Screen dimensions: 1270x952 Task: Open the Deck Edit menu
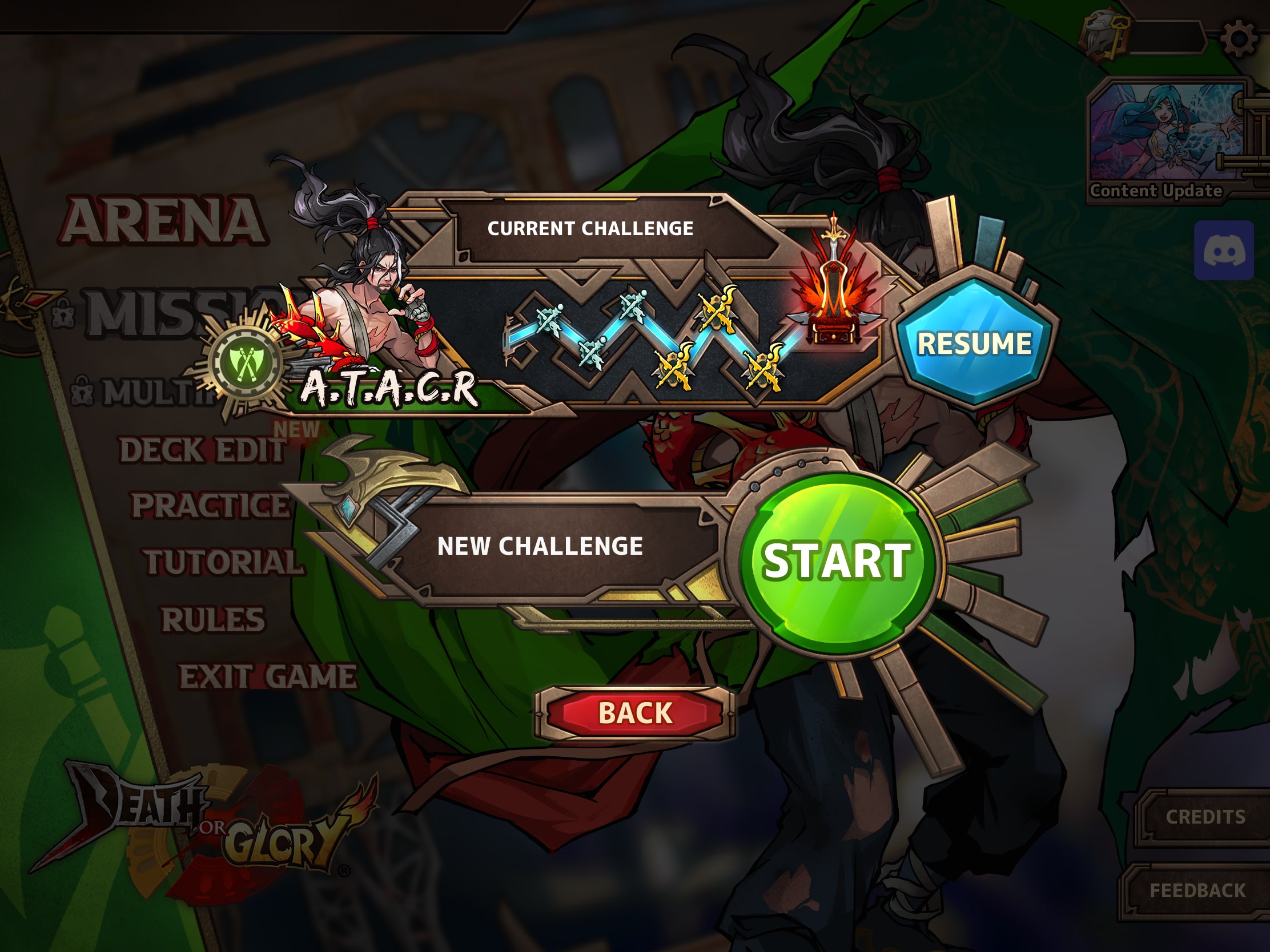coord(202,450)
